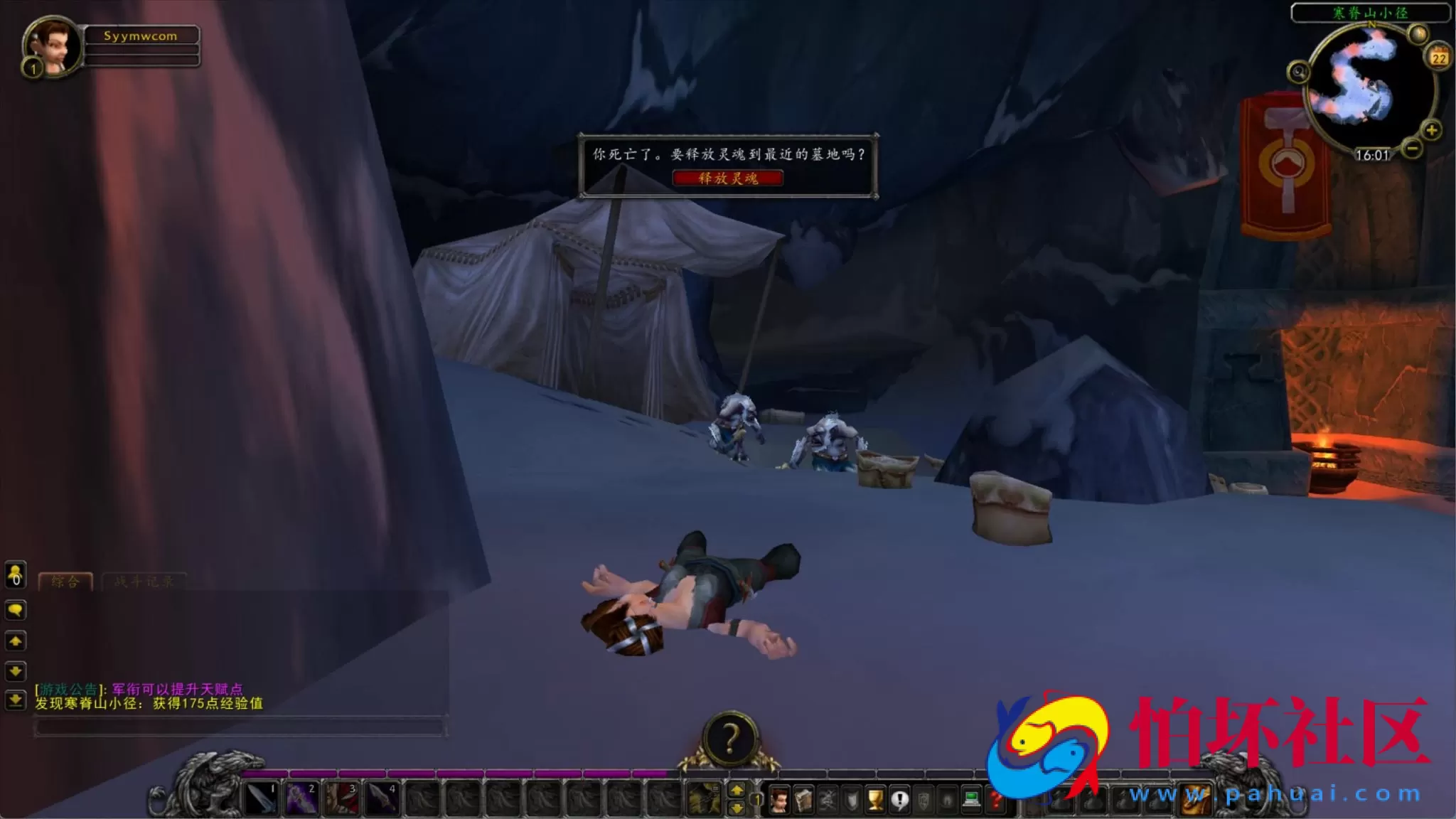Open the quest log shield icon
The height and width of the screenshot is (819, 1456).
850,801
